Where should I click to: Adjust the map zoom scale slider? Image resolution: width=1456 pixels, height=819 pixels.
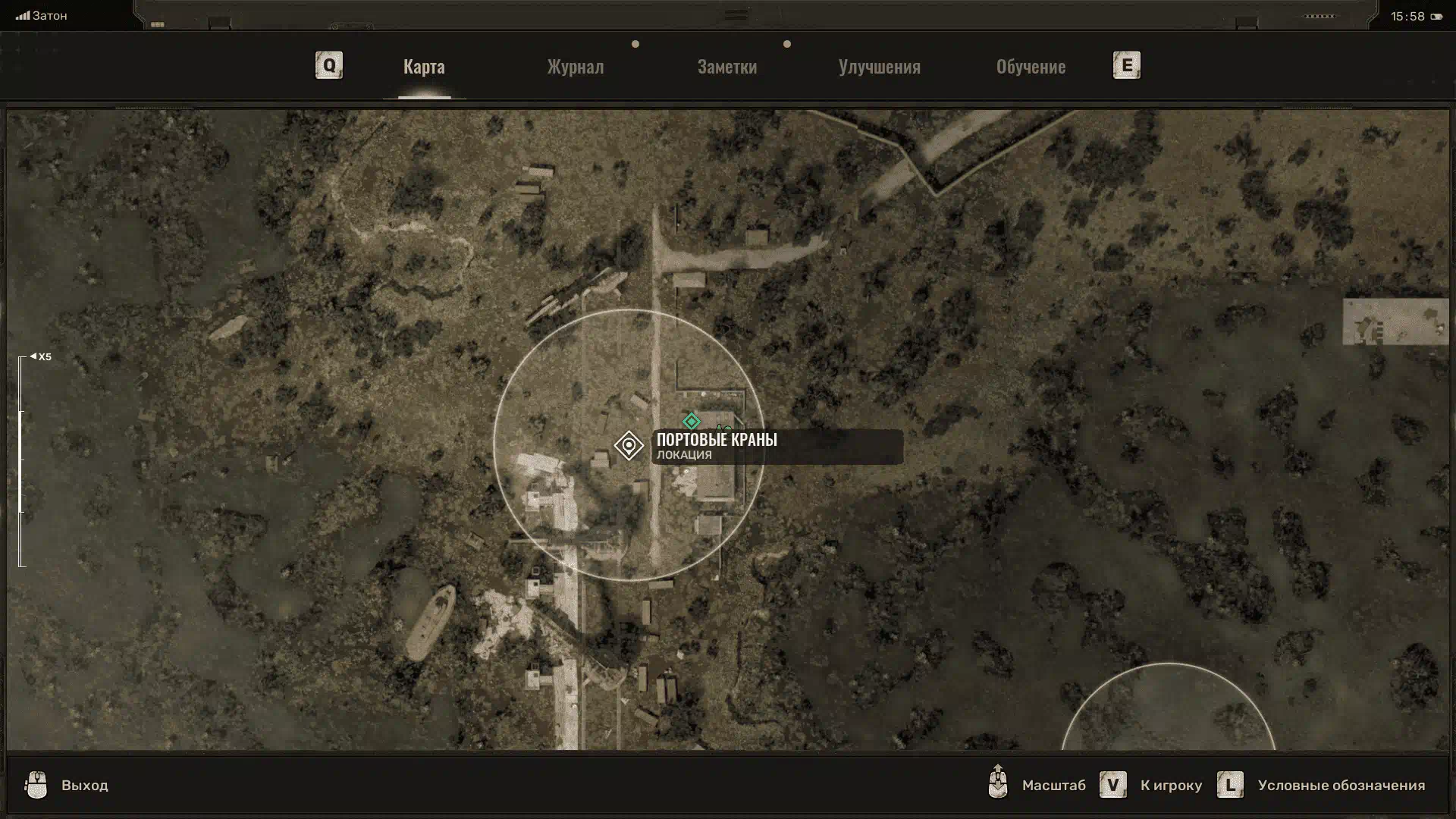point(21,461)
